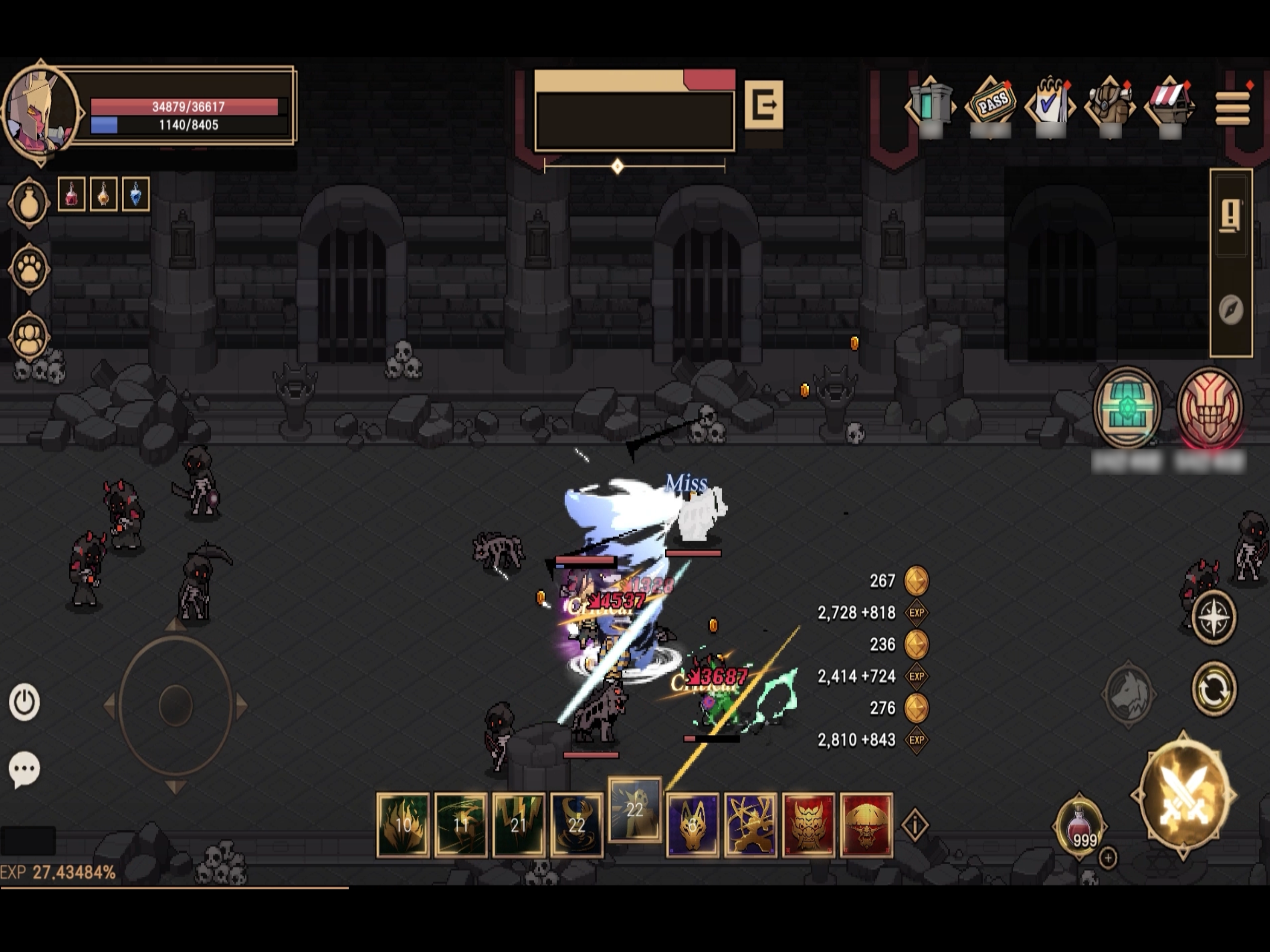Viewport: 1270px width, 952px height.
Task: Open the paw print pet menu
Action: (29, 269)
